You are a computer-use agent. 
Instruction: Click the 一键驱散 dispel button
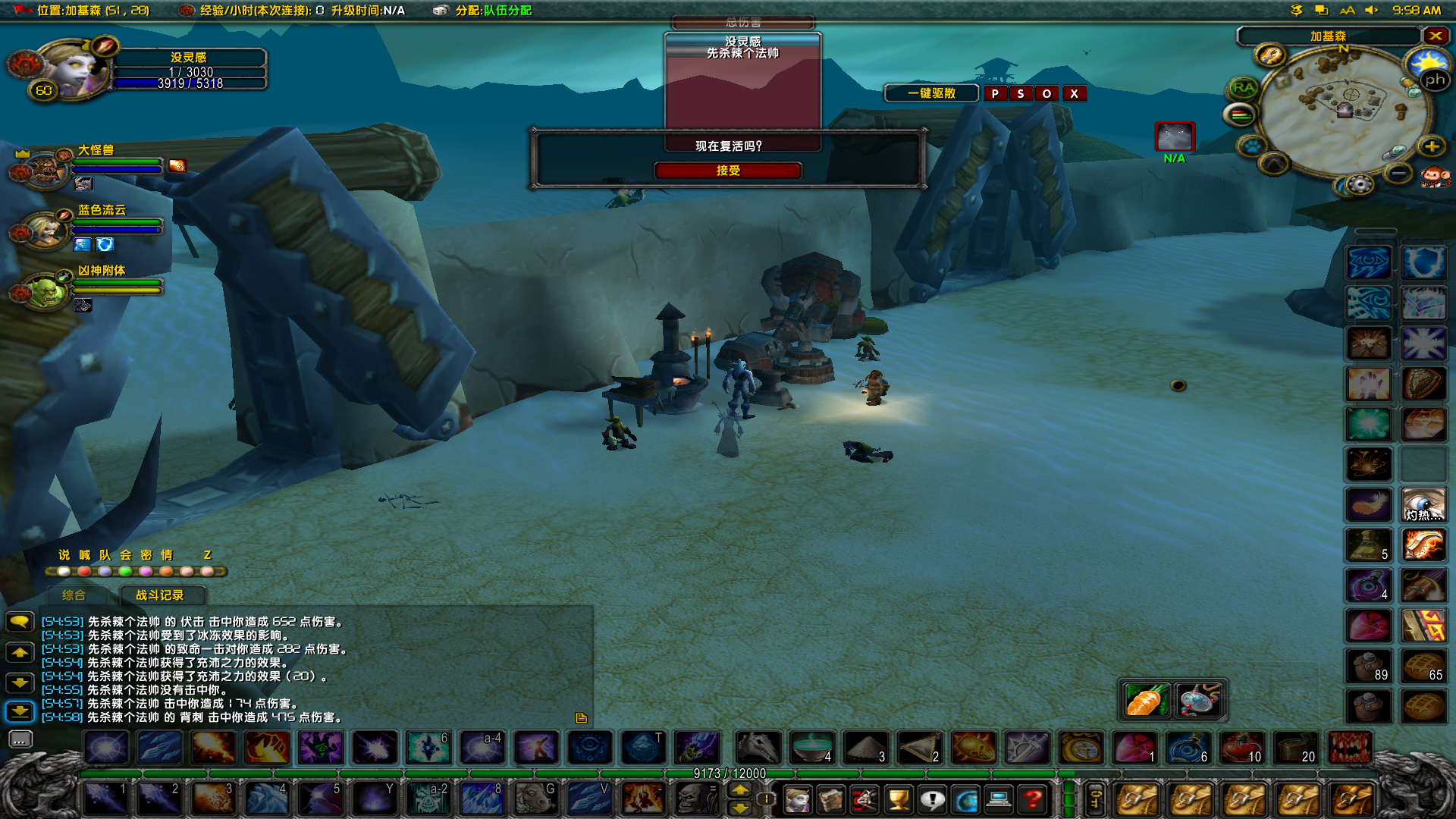tap(931, 93)
